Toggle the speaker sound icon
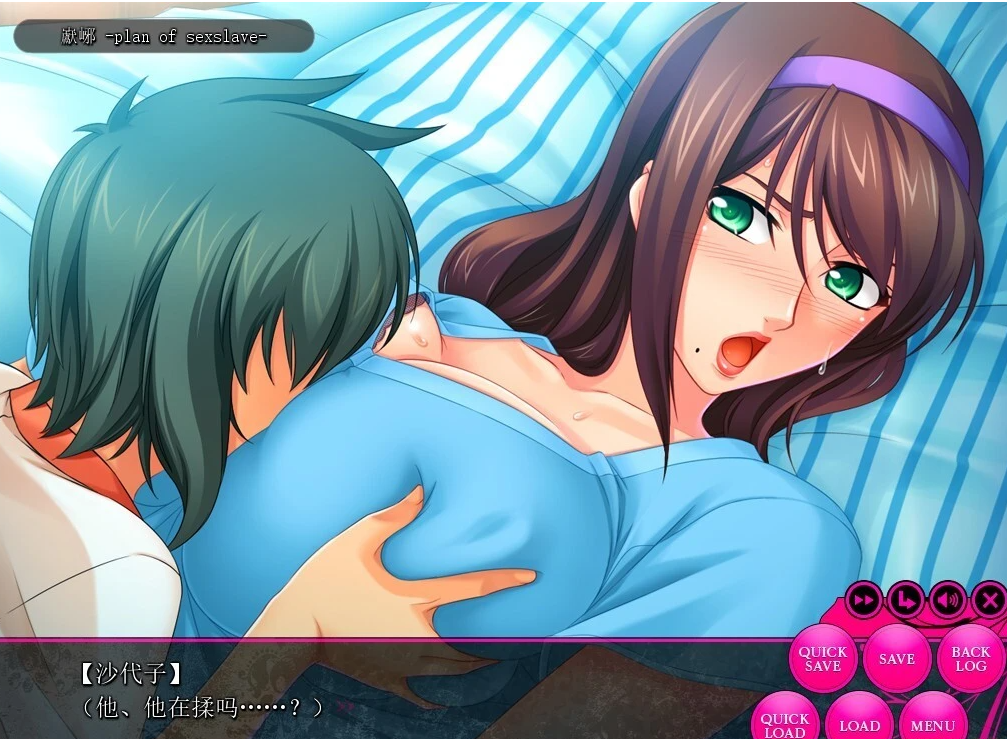The image size is (1007, 739). [947, 600]
